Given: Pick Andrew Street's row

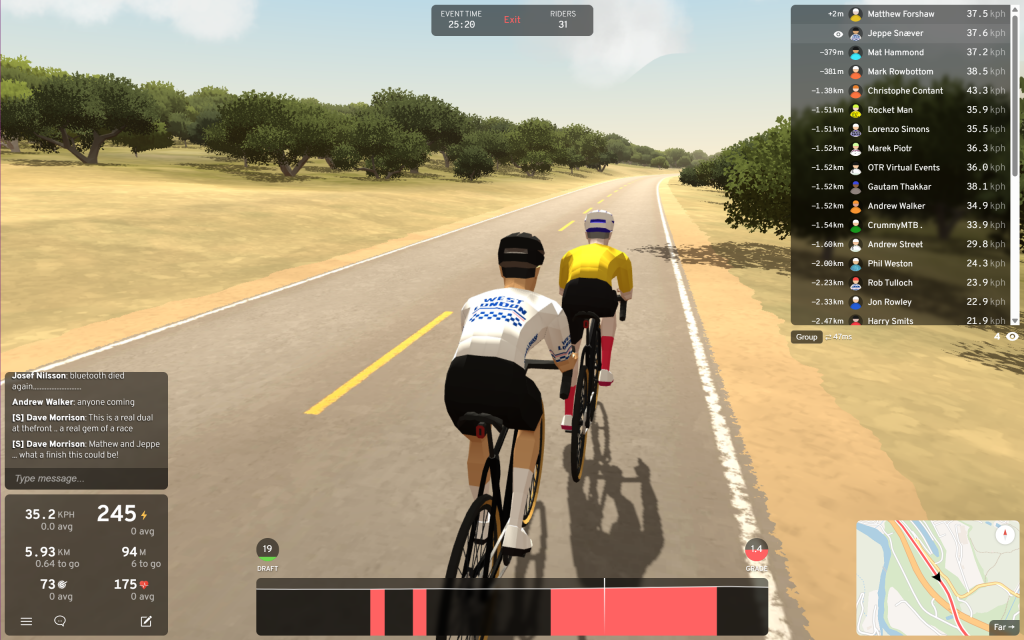Looking at the screenshot, I should click(x=900, y=244).
